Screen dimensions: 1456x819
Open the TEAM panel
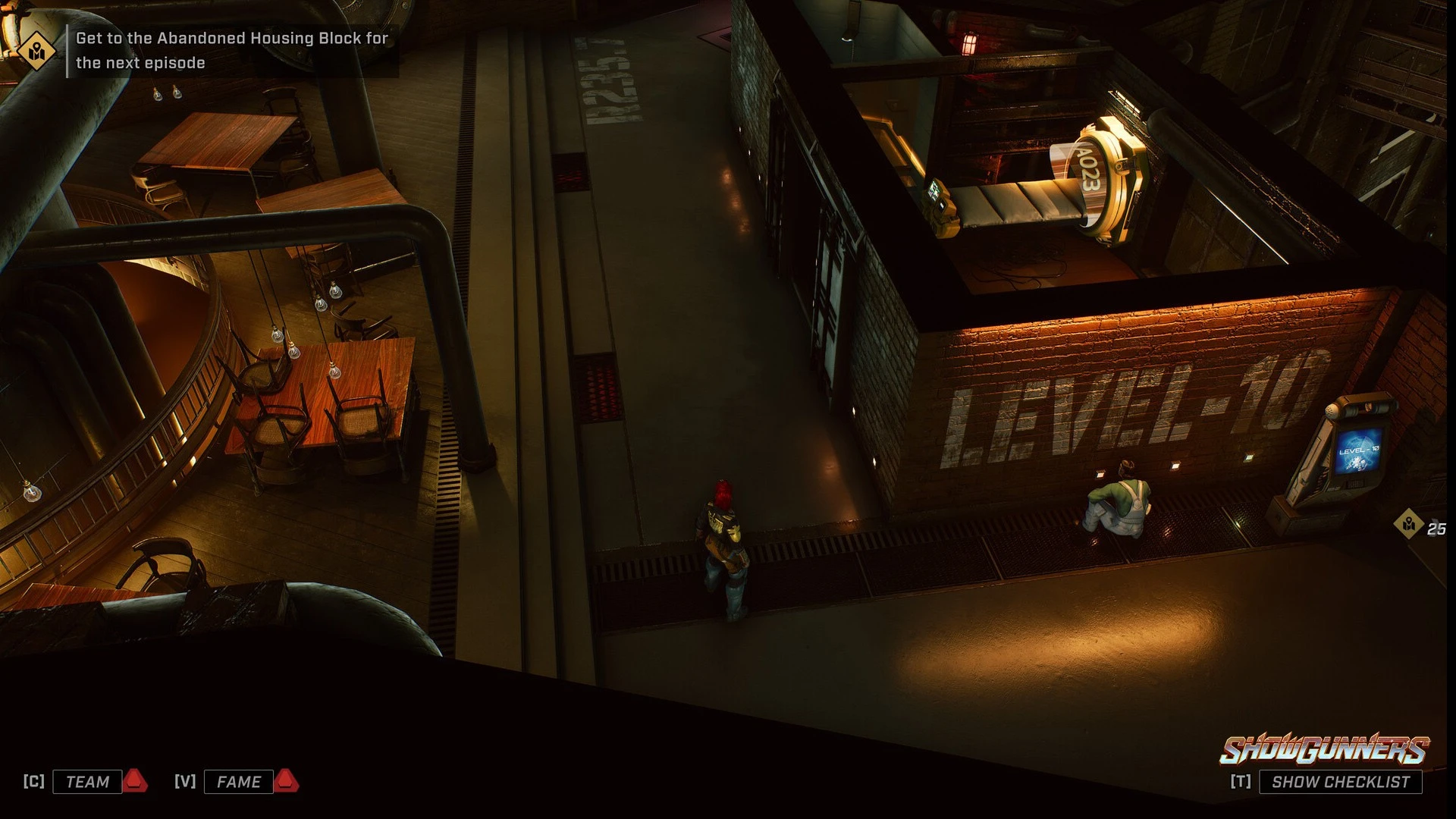[87, 782]
